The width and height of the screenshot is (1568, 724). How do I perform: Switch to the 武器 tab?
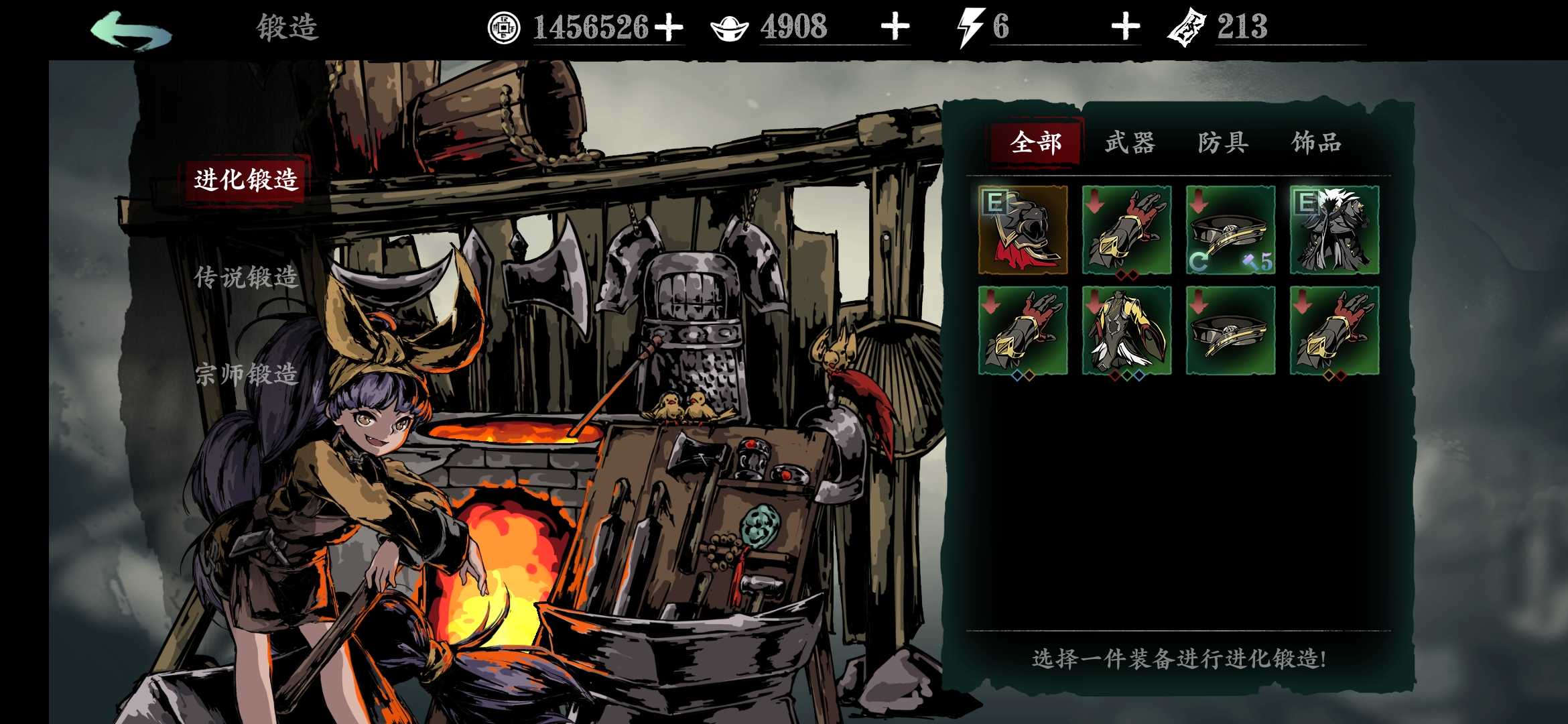tap(1130, 143)
